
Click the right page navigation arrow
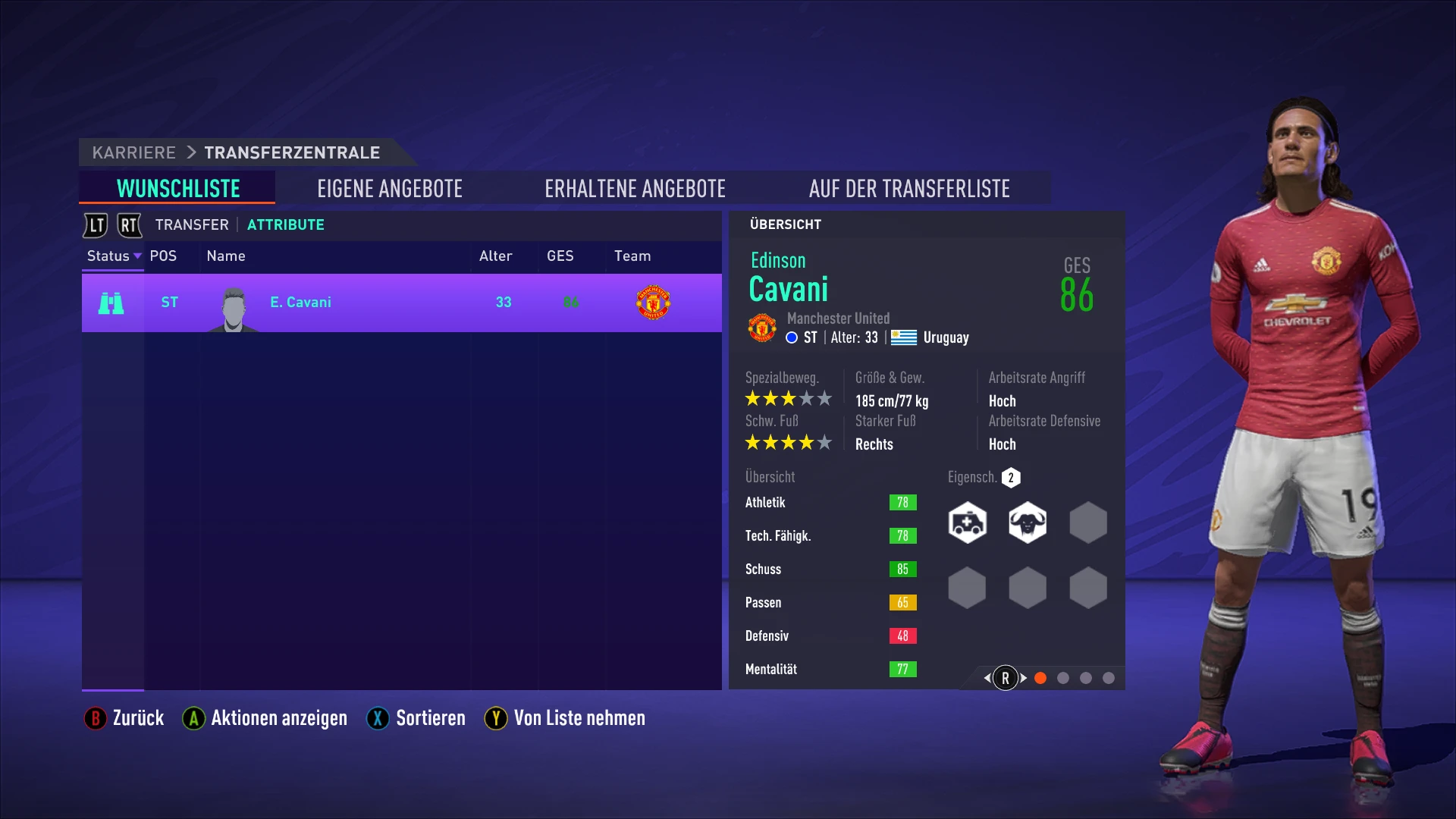pyautogui.click(x=1022, y=677)
